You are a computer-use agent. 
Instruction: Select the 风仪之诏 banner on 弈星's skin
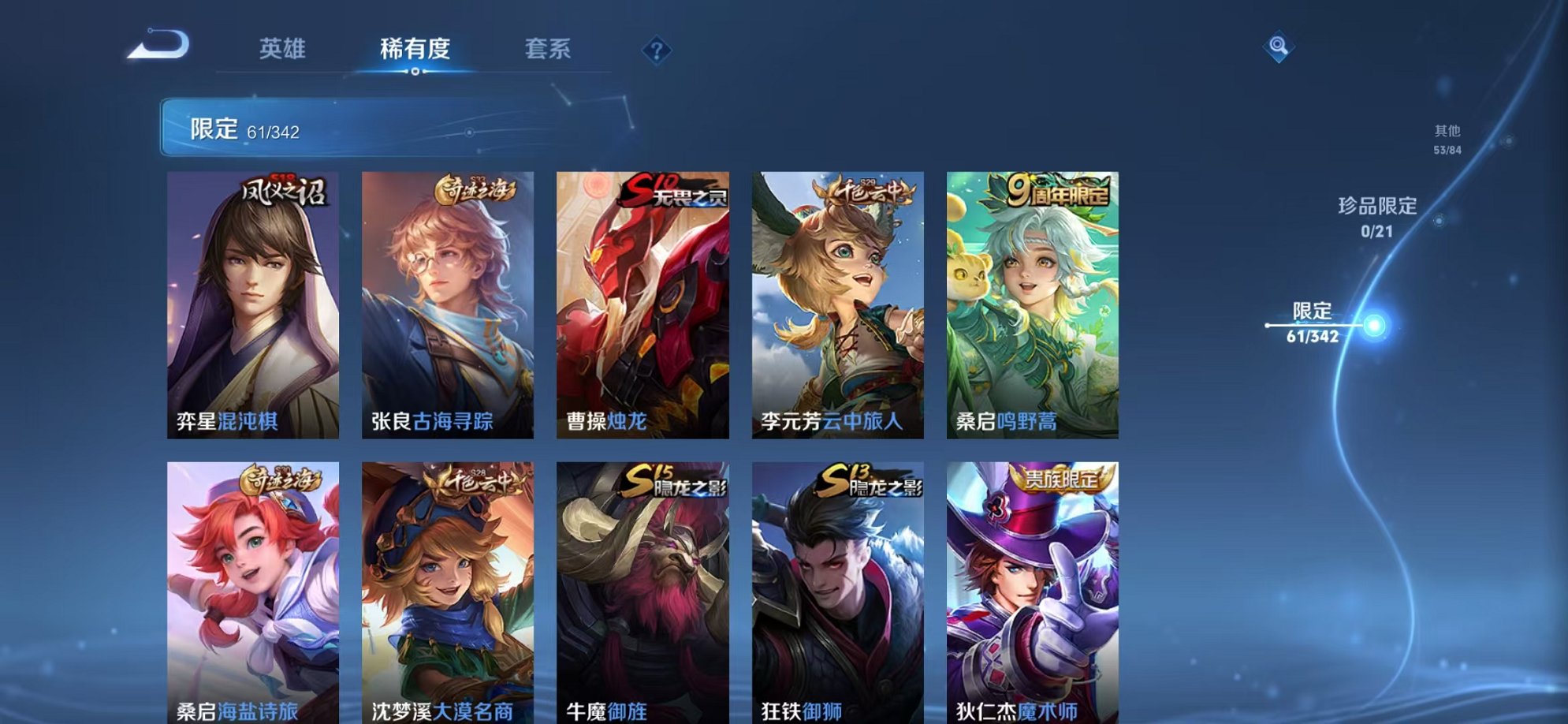(284, 192)
